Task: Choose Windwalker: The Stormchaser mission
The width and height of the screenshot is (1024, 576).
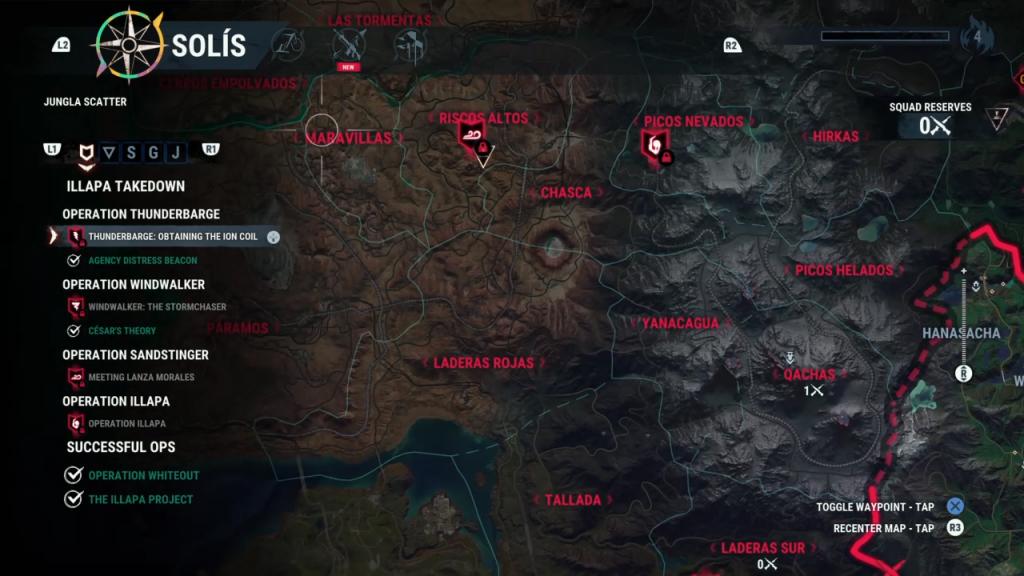Action: click(157, 307)
